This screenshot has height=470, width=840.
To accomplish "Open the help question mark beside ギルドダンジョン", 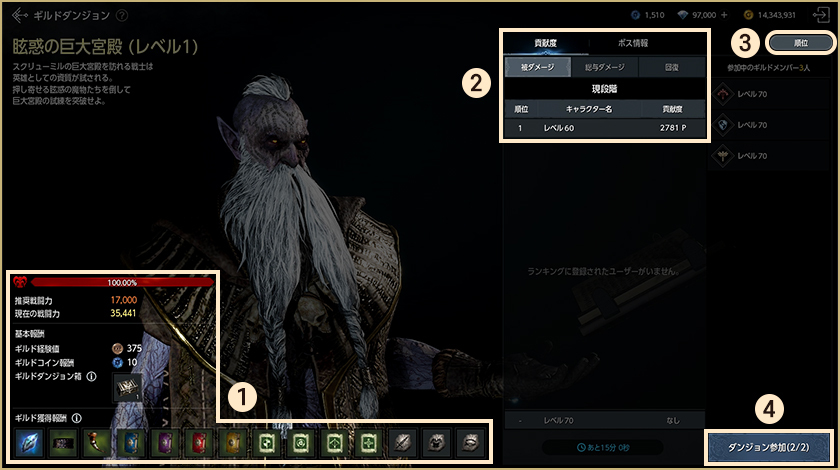I will 122,16.
